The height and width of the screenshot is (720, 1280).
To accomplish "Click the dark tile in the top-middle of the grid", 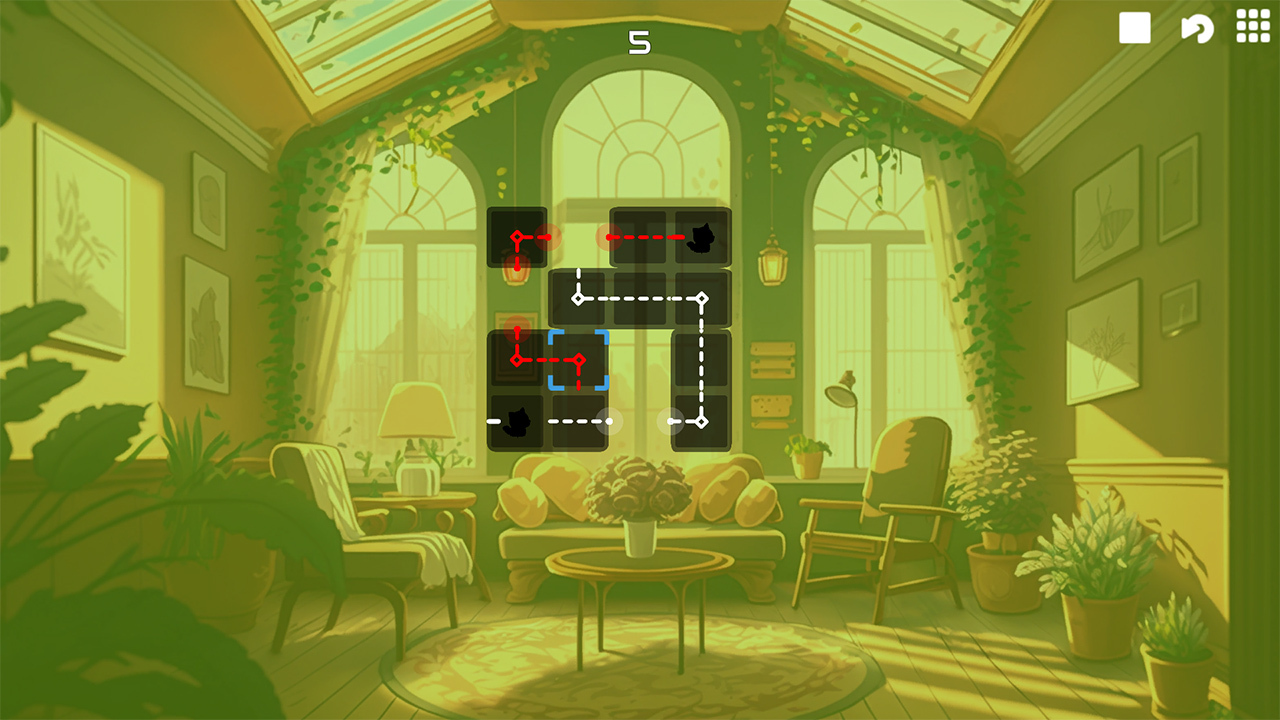I will (x=642, y=236).
